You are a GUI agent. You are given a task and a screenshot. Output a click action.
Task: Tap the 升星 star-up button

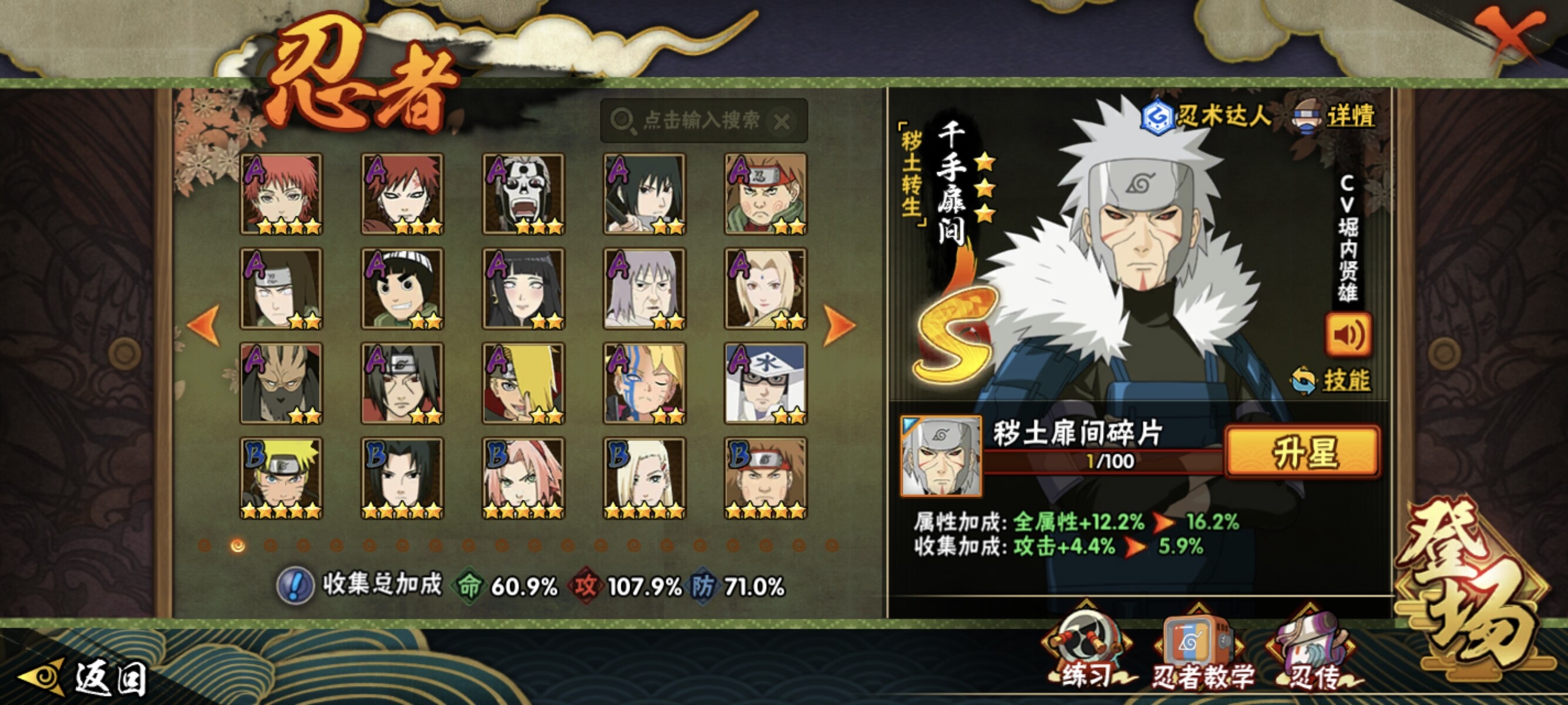coord(1303,452)
